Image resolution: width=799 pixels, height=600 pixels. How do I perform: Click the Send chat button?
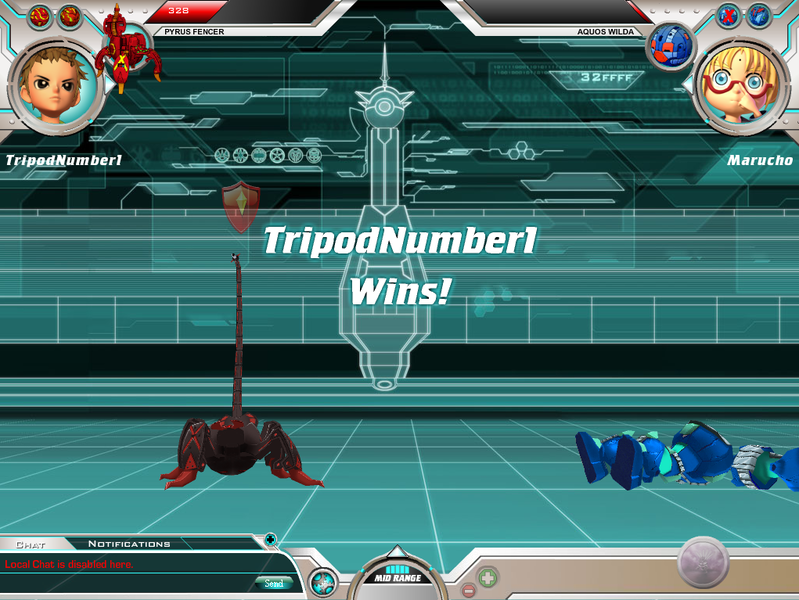(273, 583)
